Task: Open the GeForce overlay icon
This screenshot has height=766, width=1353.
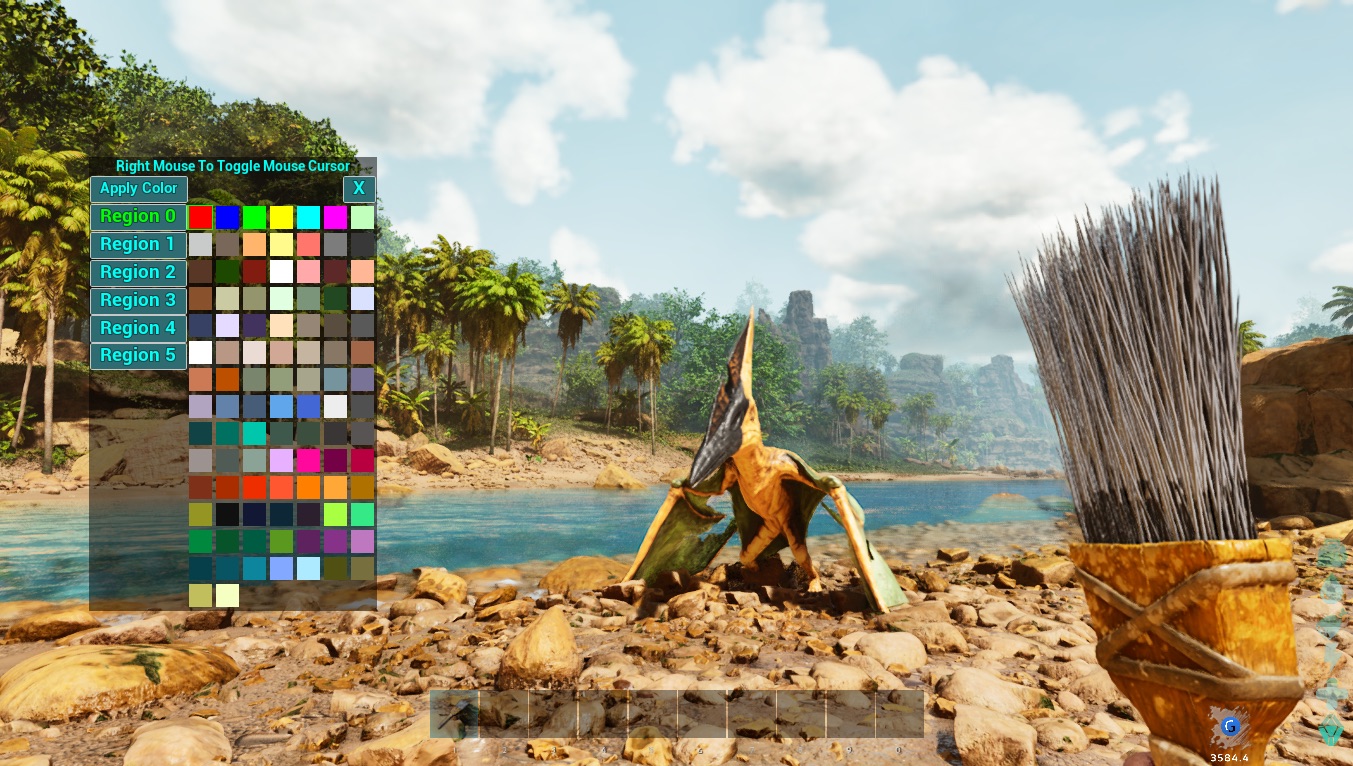Action: click(x=1230, y=727)
